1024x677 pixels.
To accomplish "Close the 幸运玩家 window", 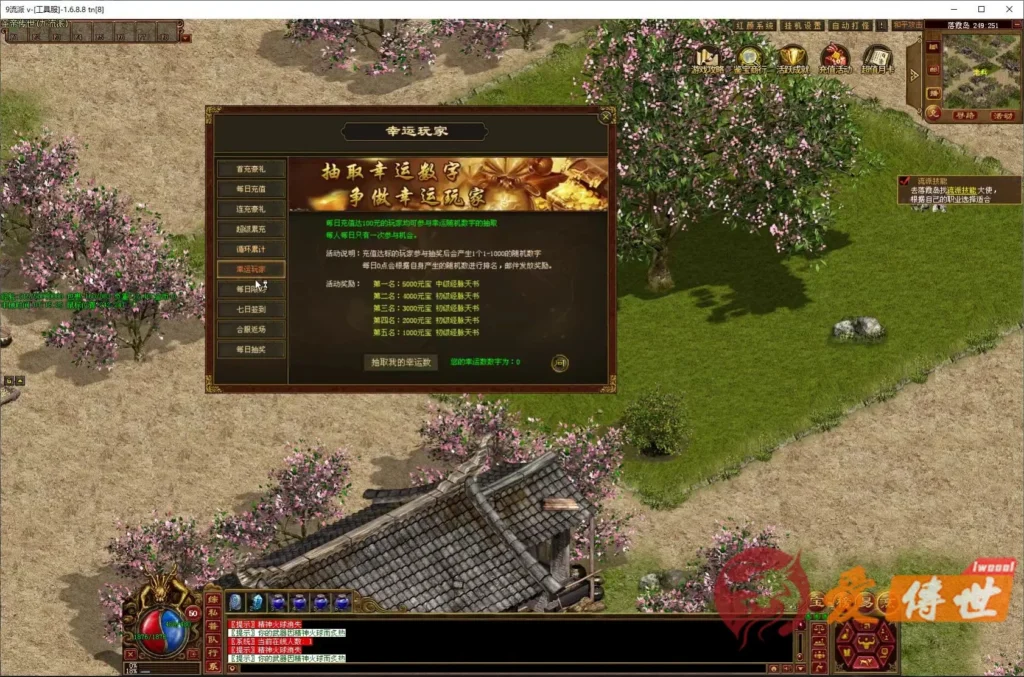I will (605, 115).
